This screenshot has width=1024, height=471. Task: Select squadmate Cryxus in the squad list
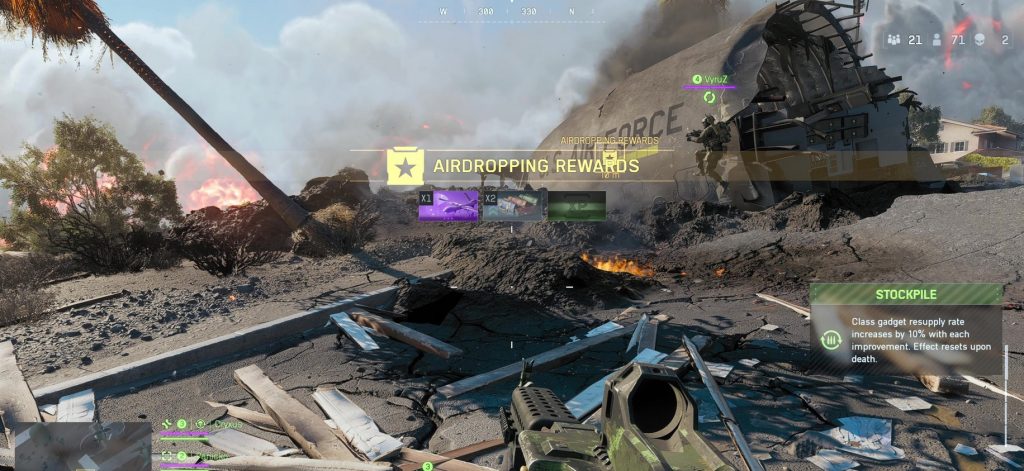click(x=224, y=424)
